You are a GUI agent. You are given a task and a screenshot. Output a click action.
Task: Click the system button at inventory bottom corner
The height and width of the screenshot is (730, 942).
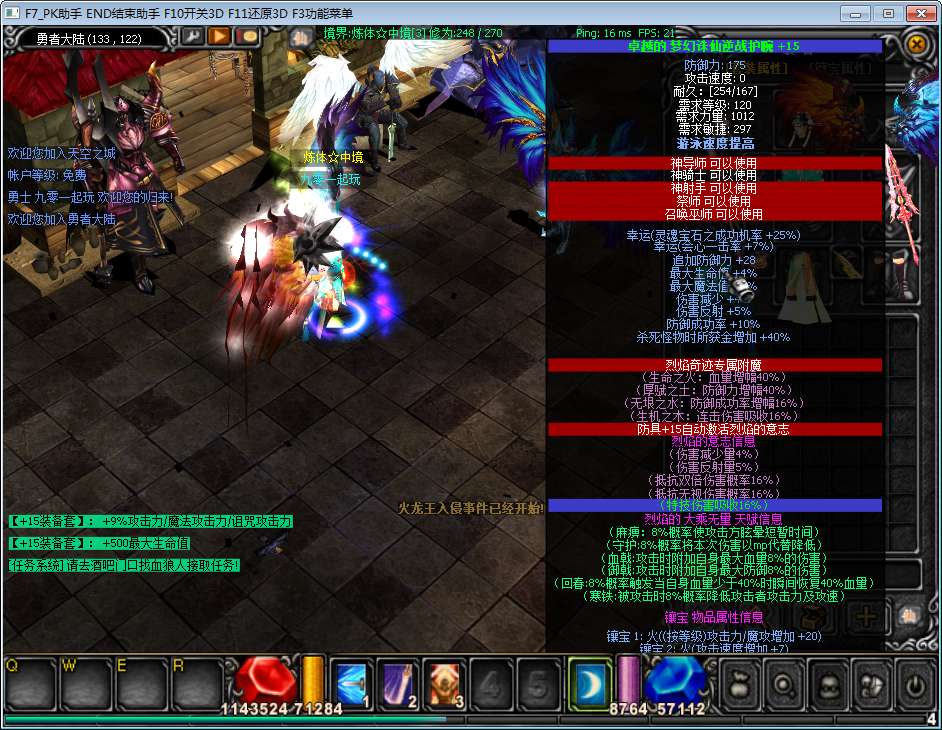(910, 615)
